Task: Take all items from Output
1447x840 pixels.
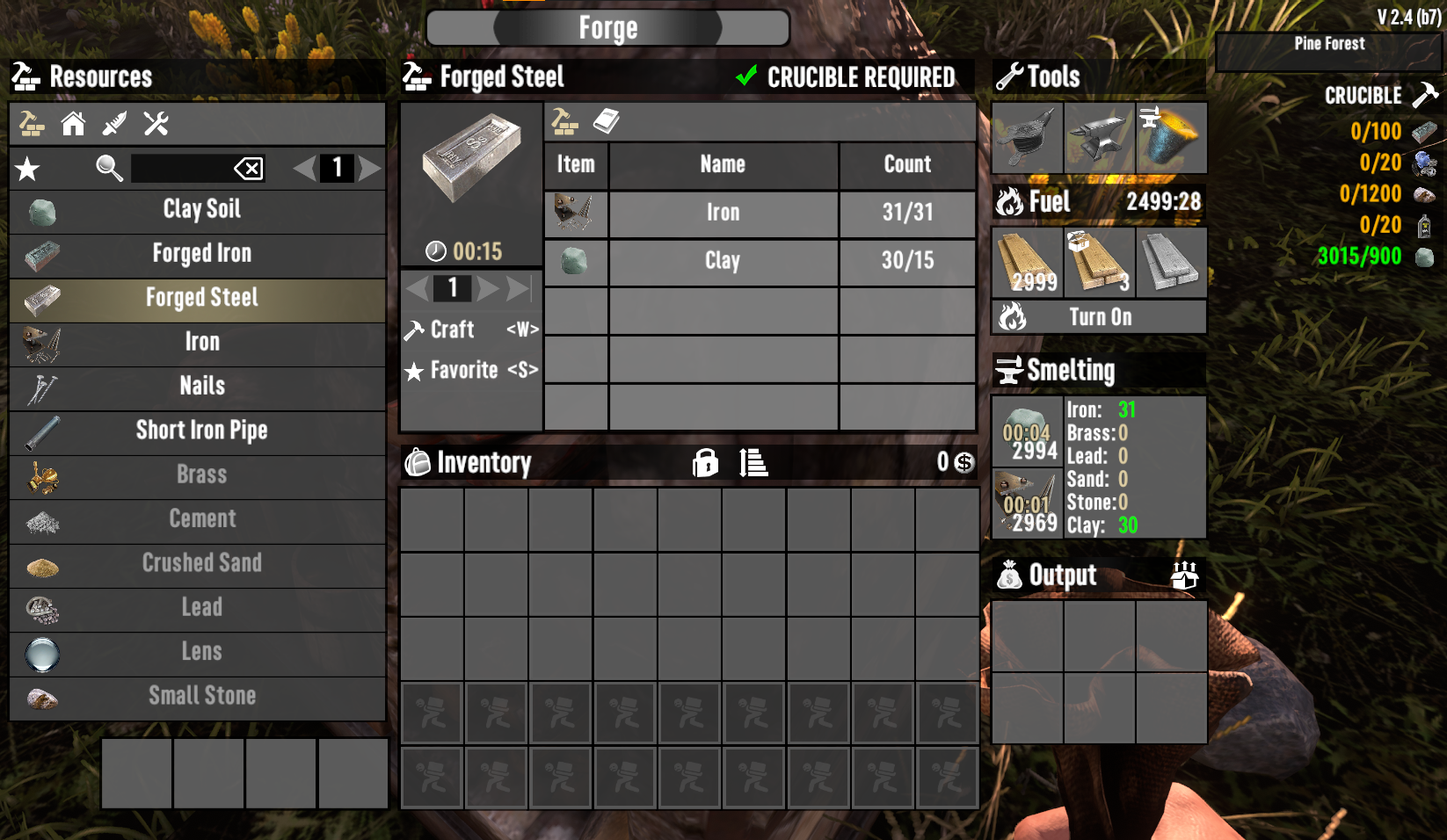Action: pos(1184,576)
